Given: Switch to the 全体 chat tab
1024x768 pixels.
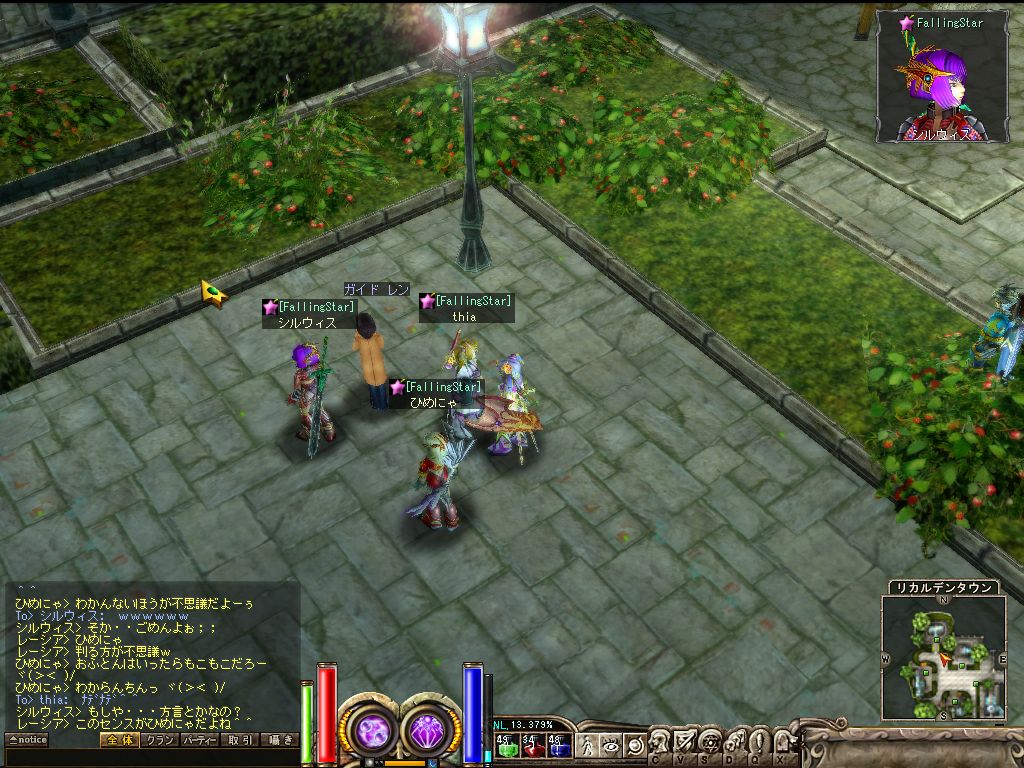Looking at the screenshot, I should click(118, 740).
